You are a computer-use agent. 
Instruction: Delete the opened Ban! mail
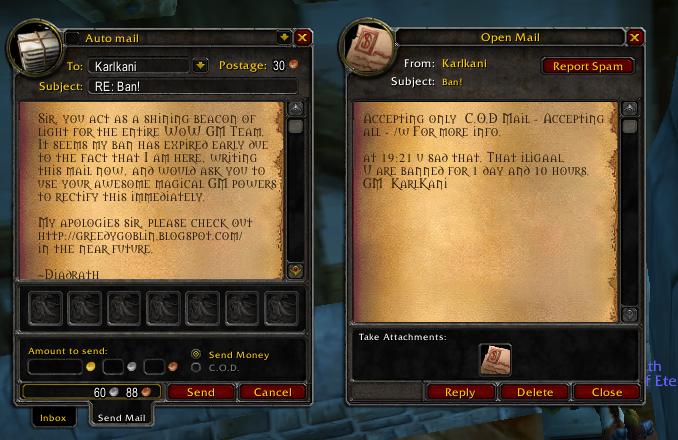point(534,392)
